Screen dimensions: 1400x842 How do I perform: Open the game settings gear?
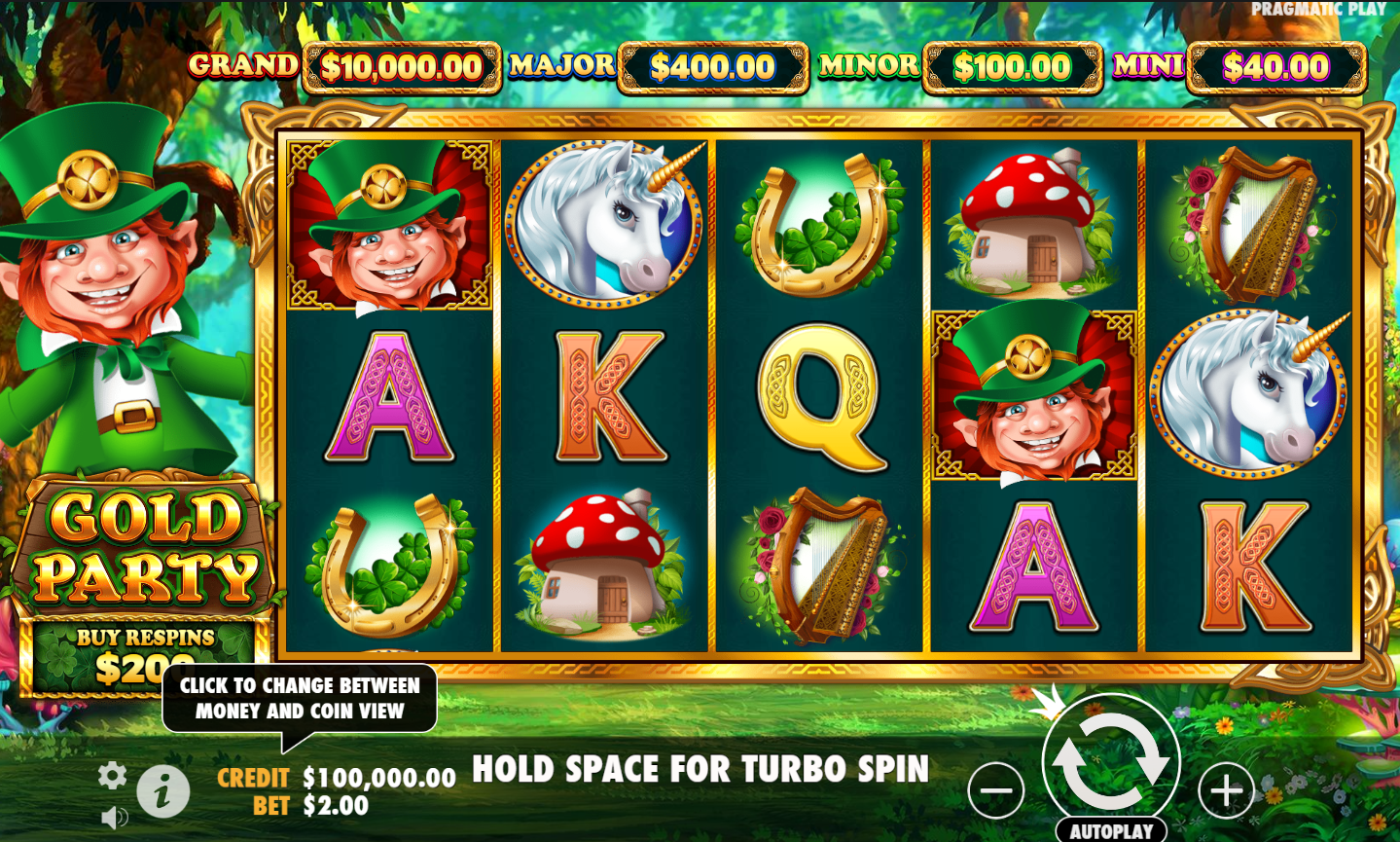(x=112, y=775)
